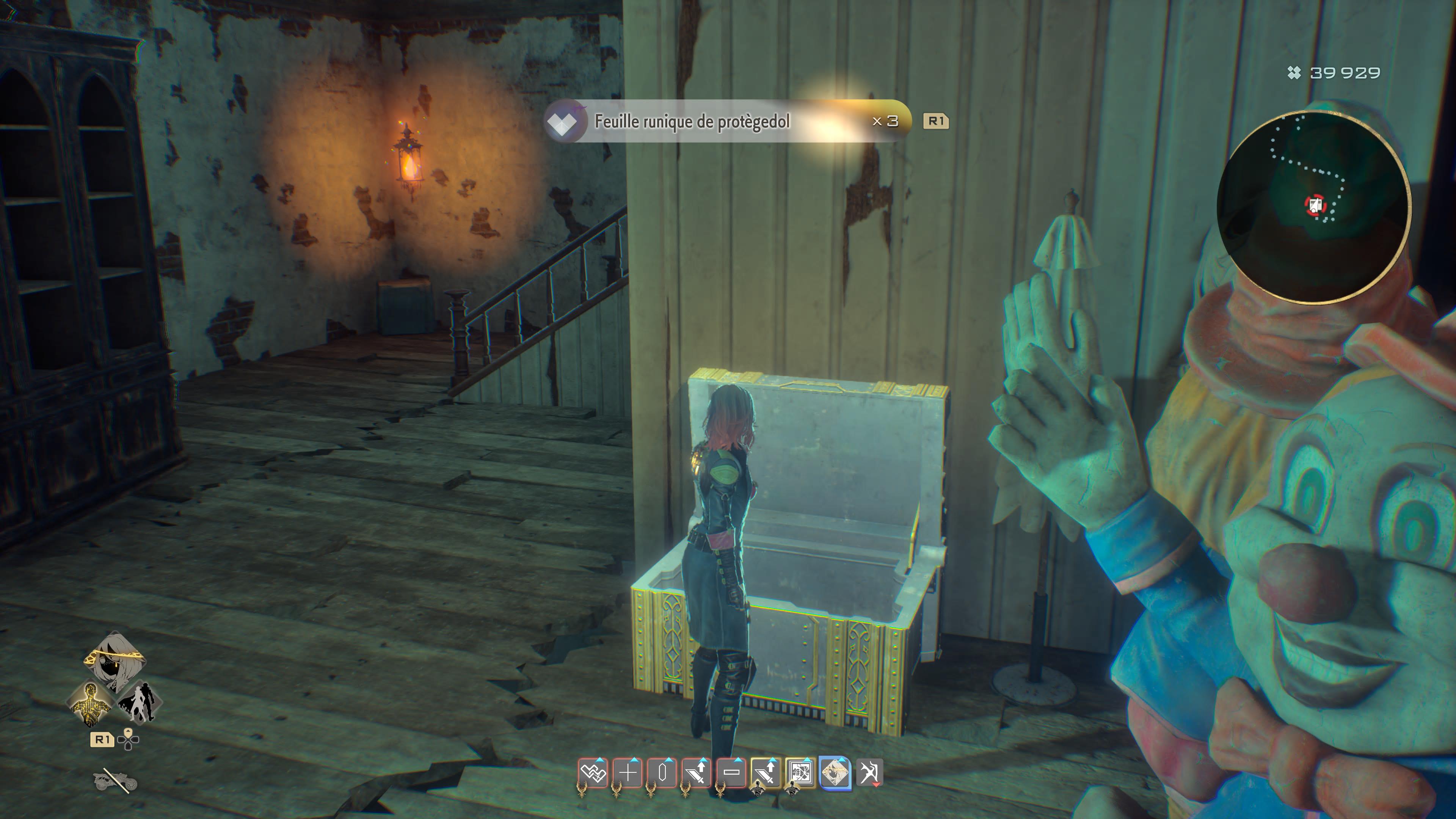Select the plus-sign buff icon

point(628,773)
